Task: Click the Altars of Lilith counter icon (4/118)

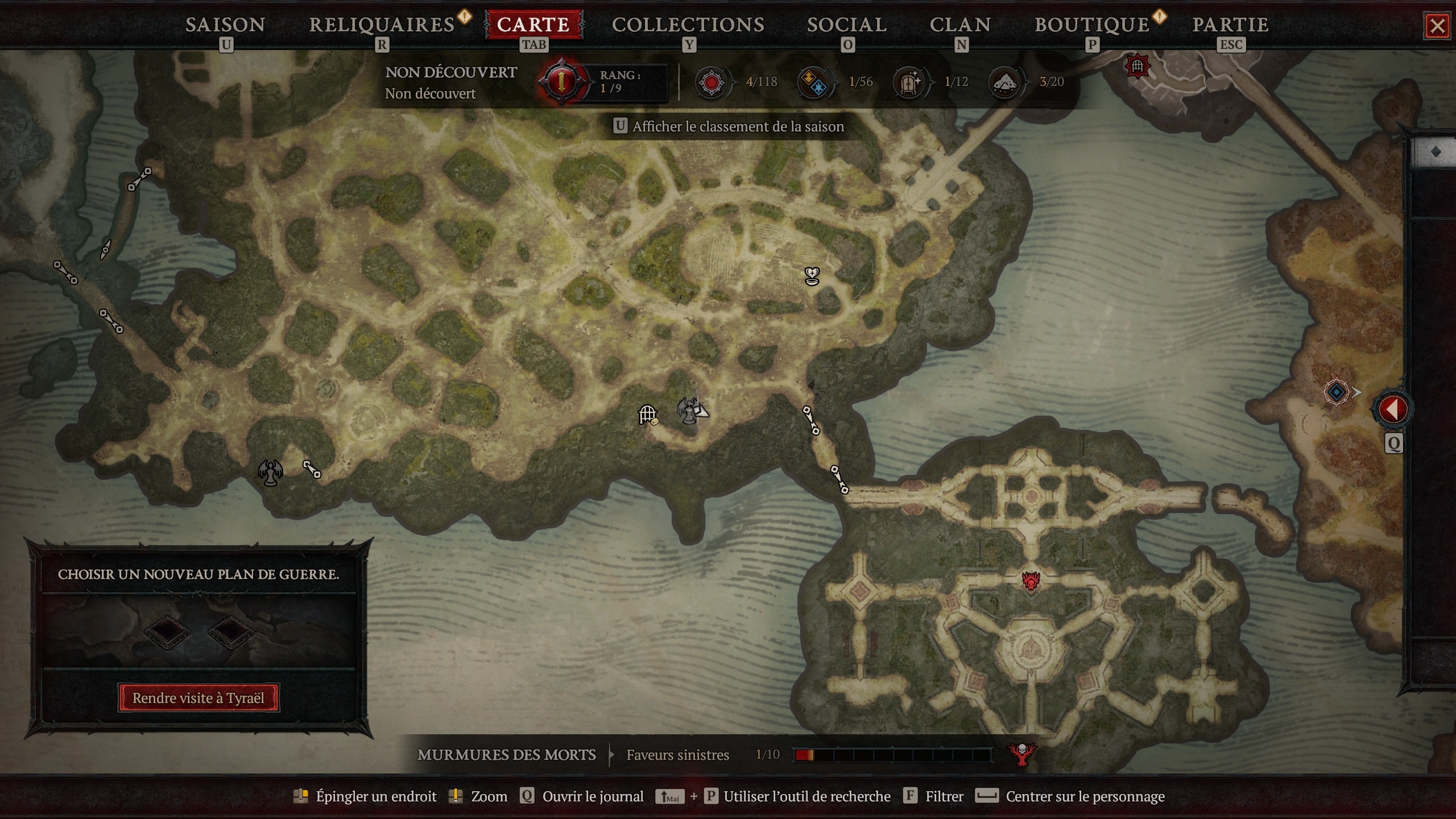Action: pyautogui.click(x=713, y=82)
